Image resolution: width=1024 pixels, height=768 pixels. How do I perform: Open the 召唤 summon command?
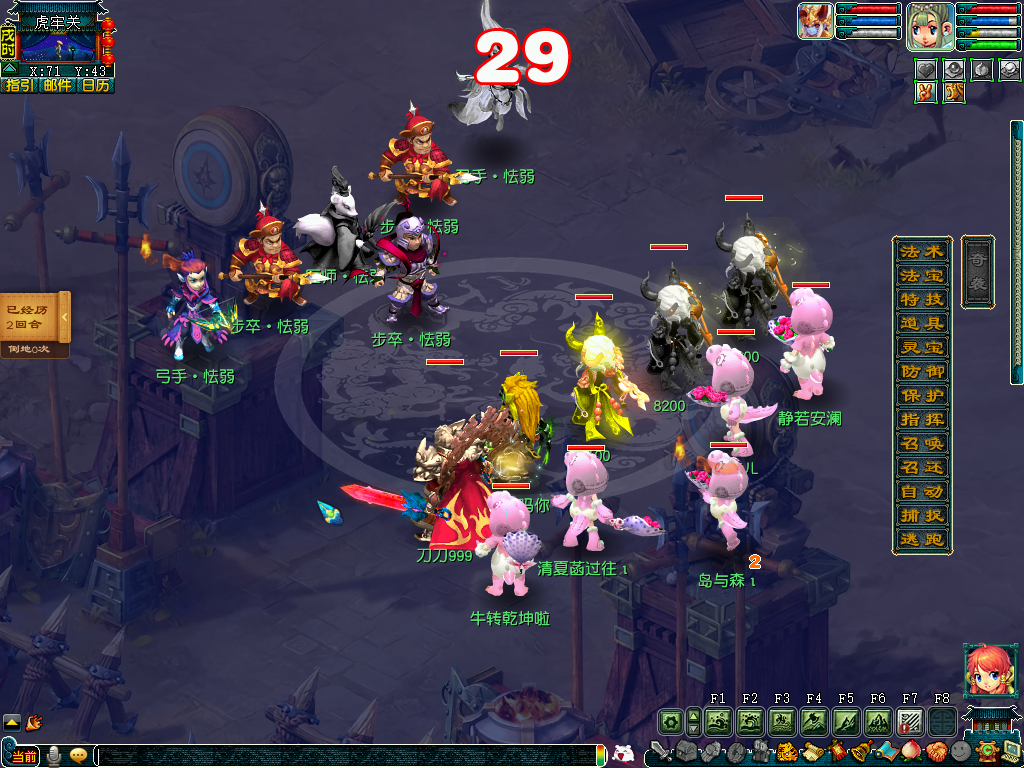[921, 443]
